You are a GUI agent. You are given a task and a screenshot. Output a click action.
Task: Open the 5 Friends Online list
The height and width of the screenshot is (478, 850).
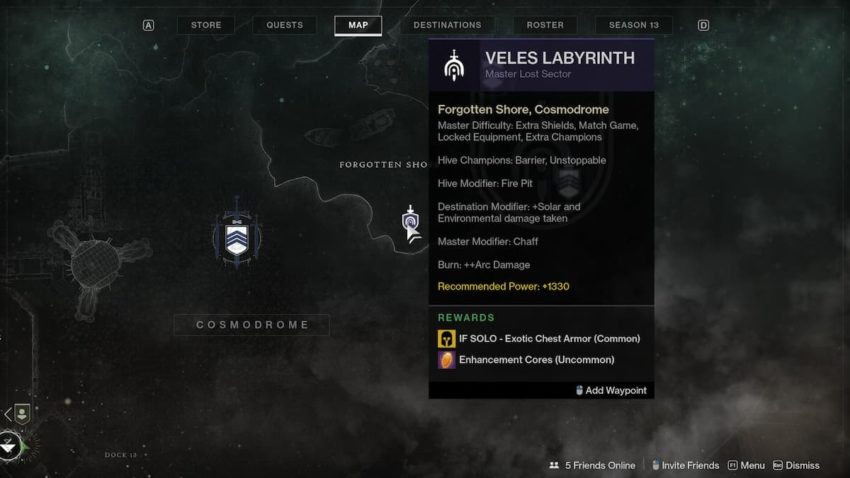click(592, 465)
